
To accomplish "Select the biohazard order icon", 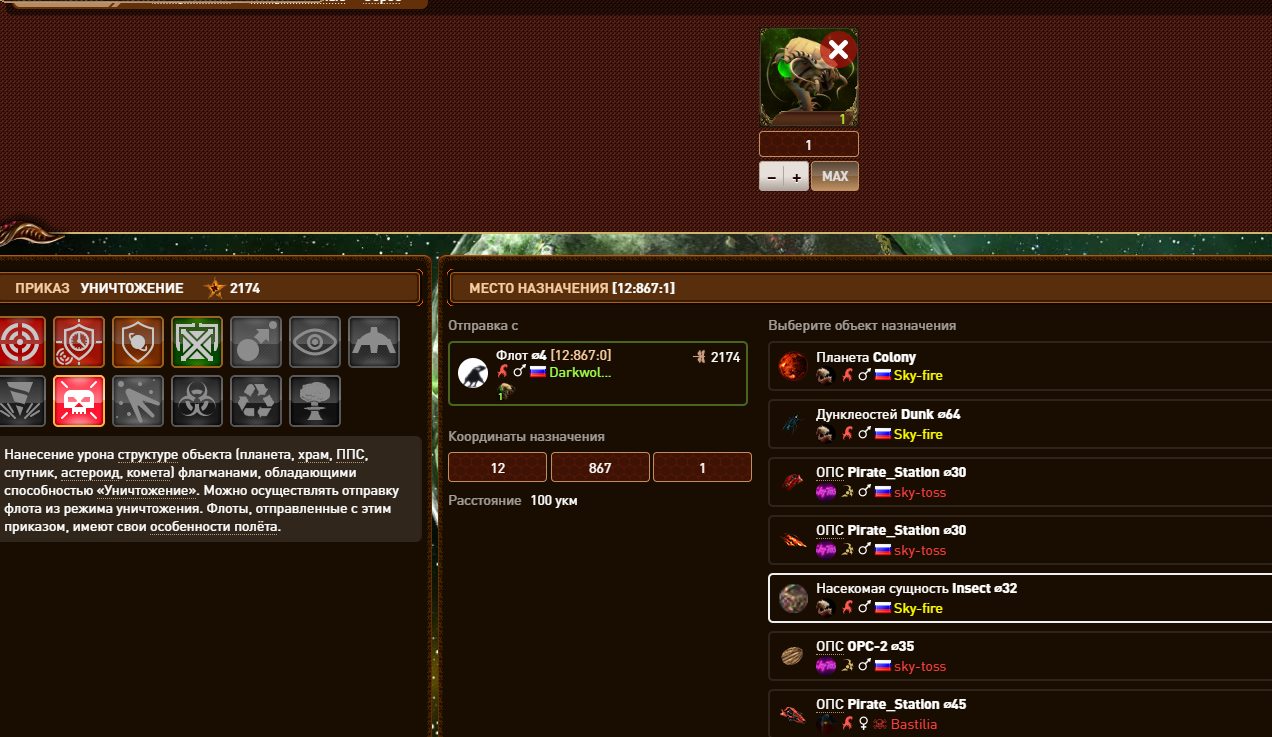I will tap(197, 400).
